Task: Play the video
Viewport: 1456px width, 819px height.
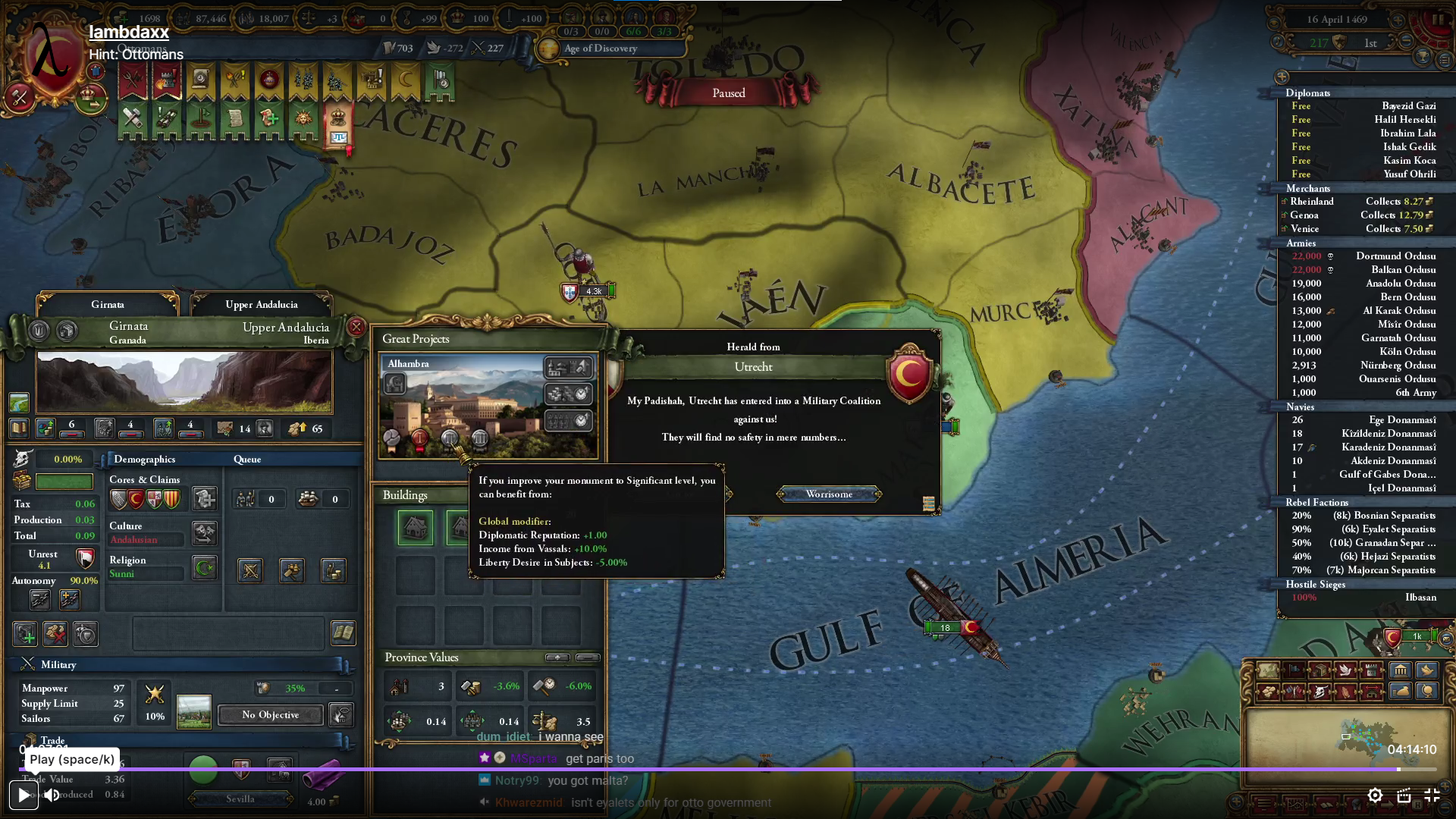Action: (x=24, y=795)
